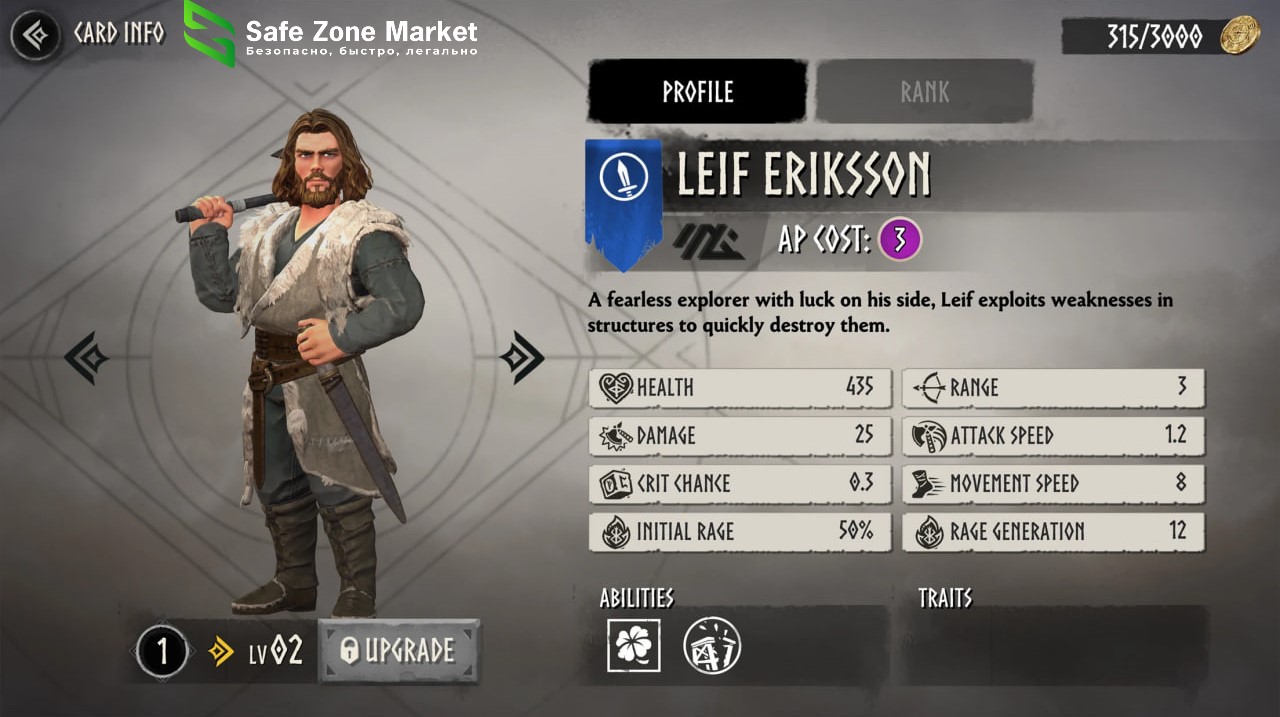Open the structure-destroying ability icon

711,645
